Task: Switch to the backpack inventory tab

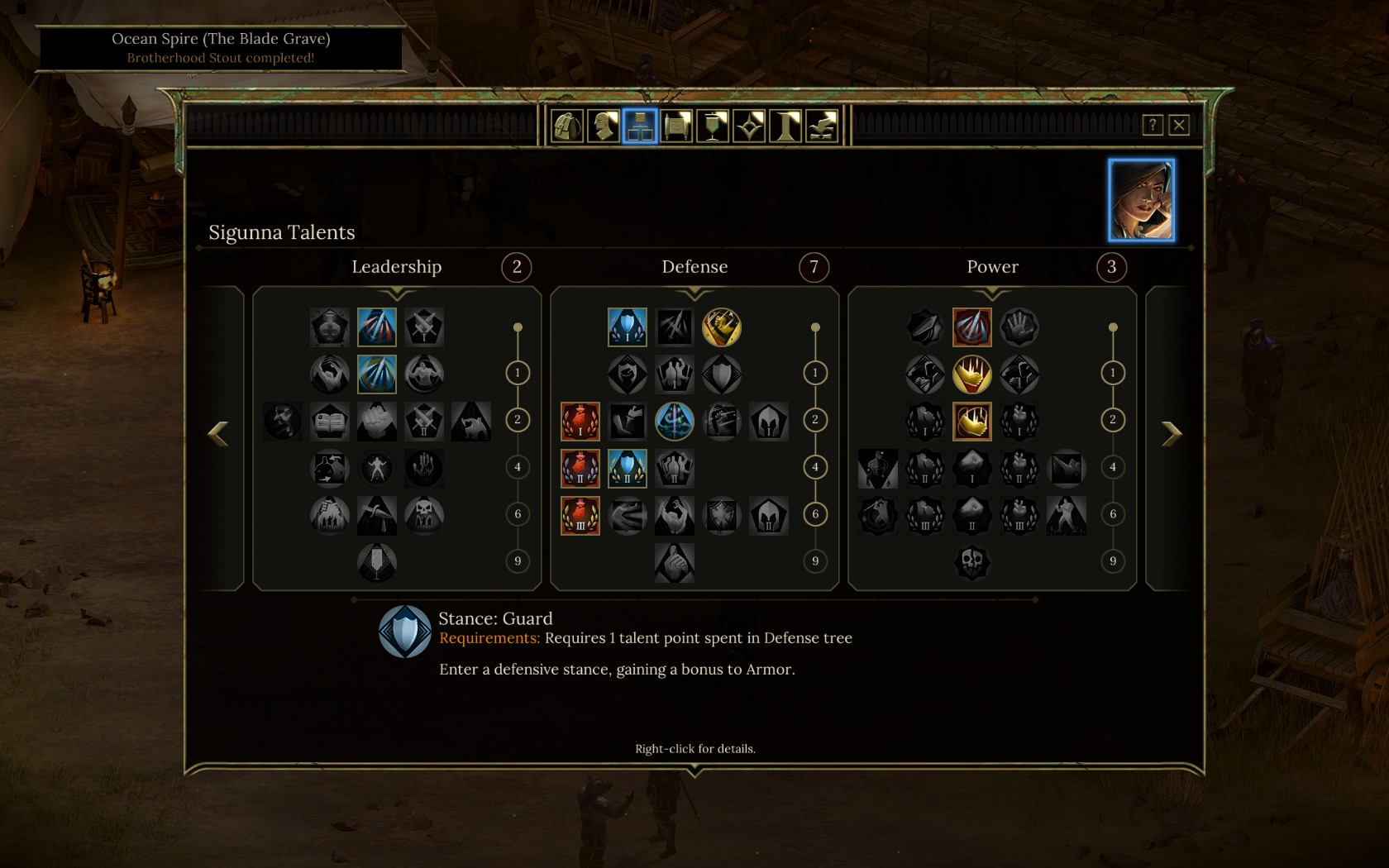Action: coord(567,126)
